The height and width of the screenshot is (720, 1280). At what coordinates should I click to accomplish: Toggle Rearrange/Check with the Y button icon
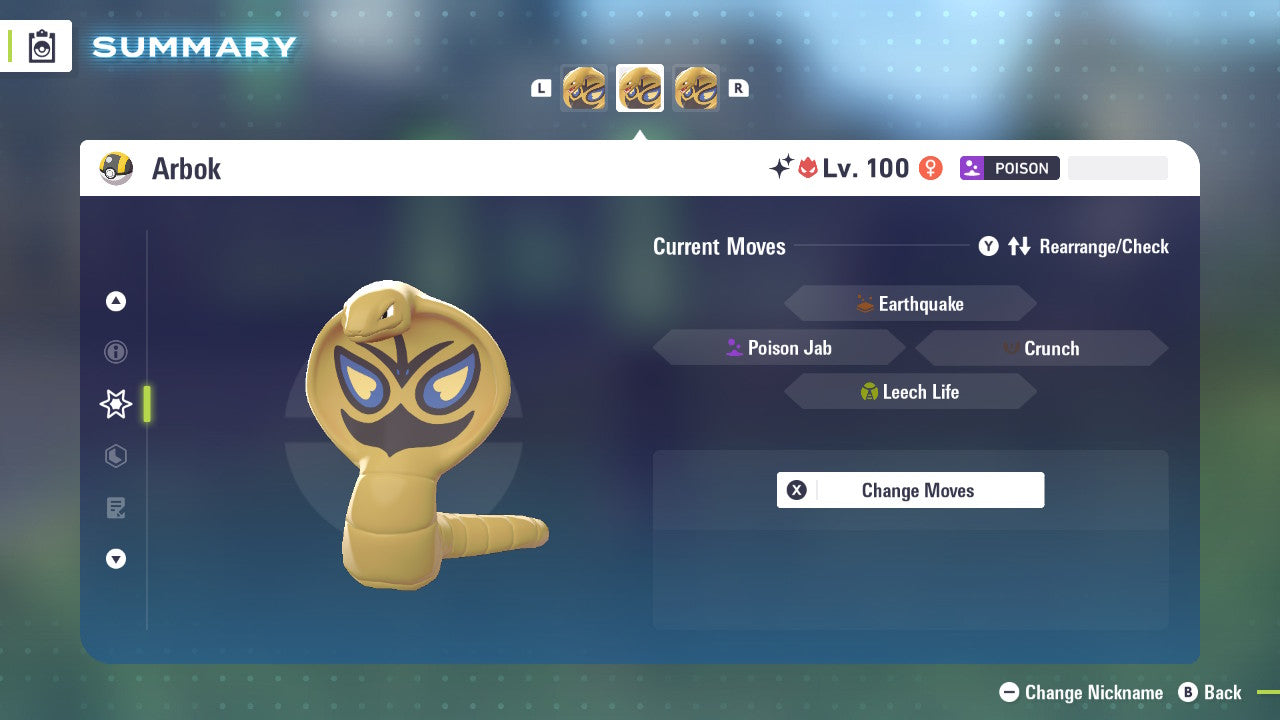(x=988, y=246)
